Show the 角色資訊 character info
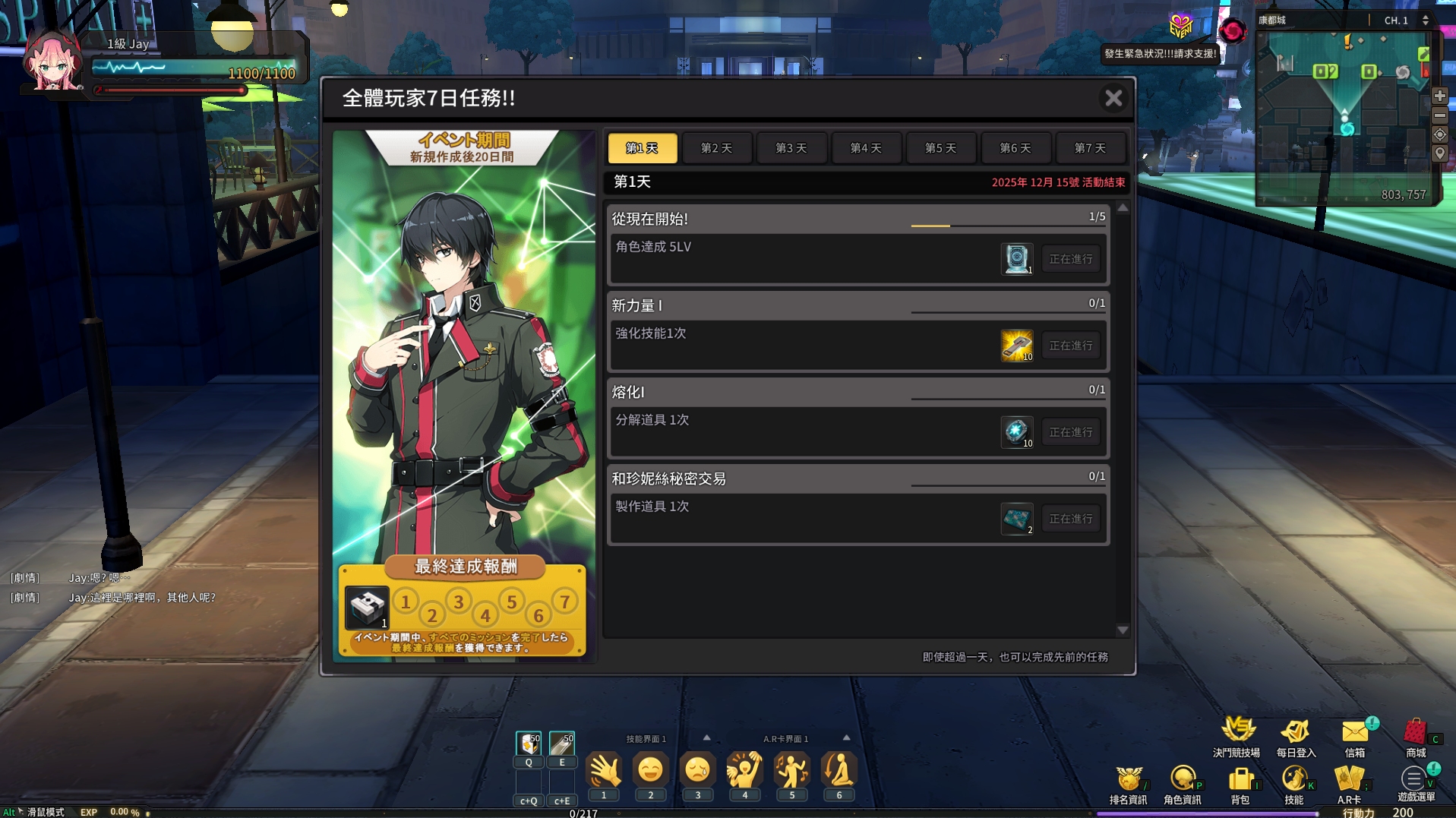1456x818 pixels. click(1182, 784)
